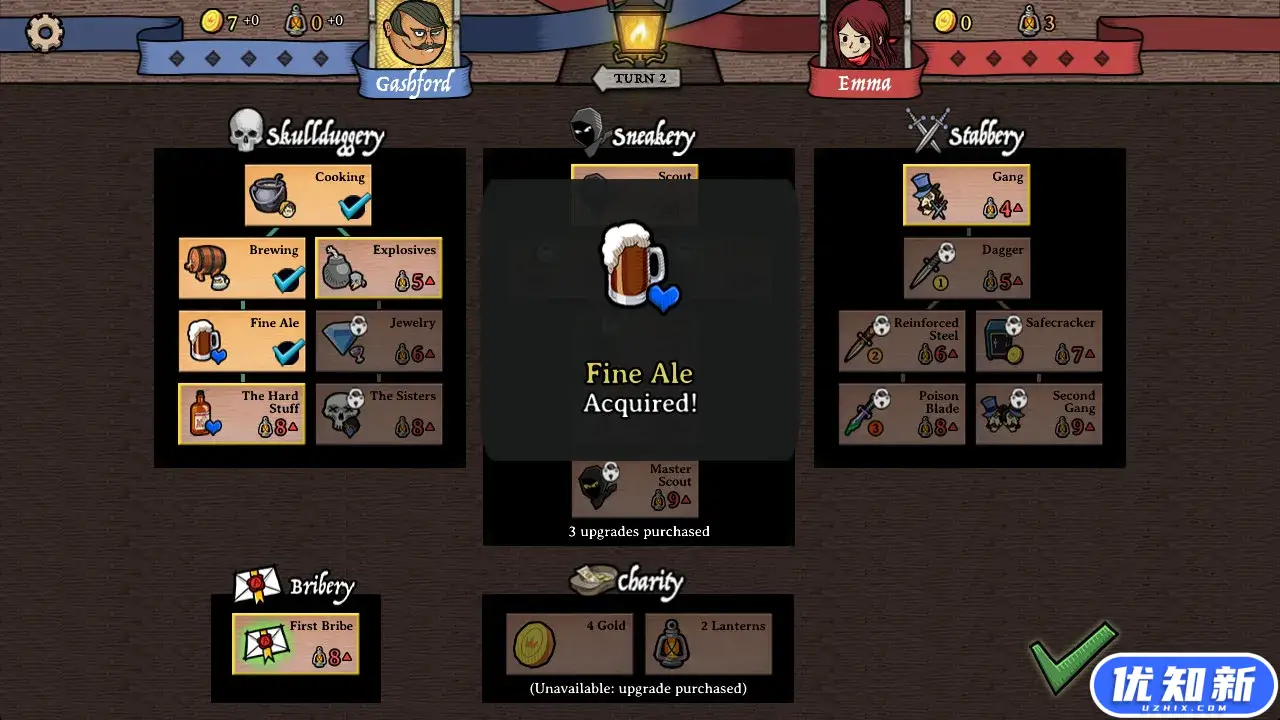Click Gashford's player portrait
1280x720 pixels.
413,40
